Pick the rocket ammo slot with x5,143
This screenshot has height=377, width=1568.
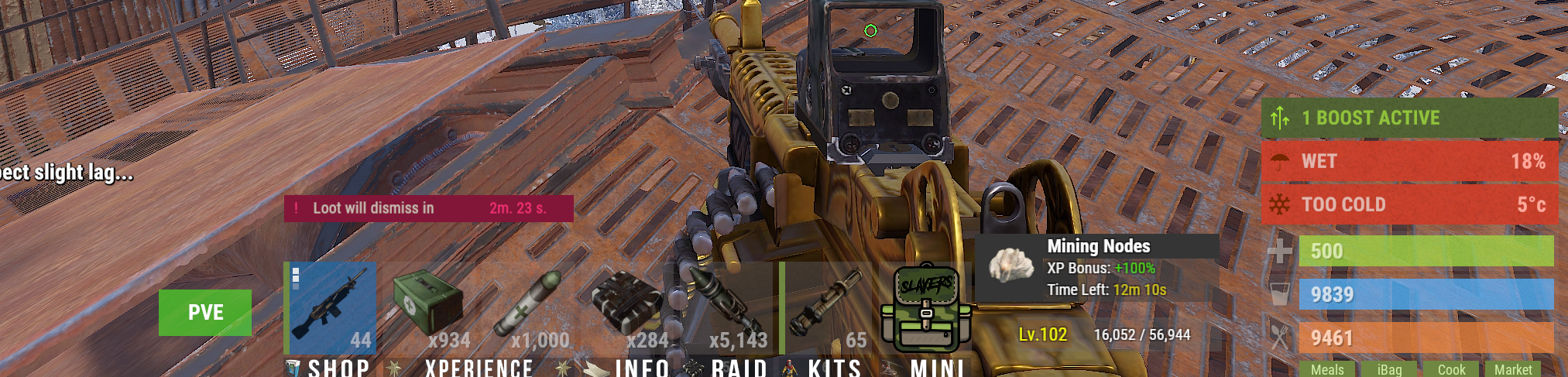728,307
